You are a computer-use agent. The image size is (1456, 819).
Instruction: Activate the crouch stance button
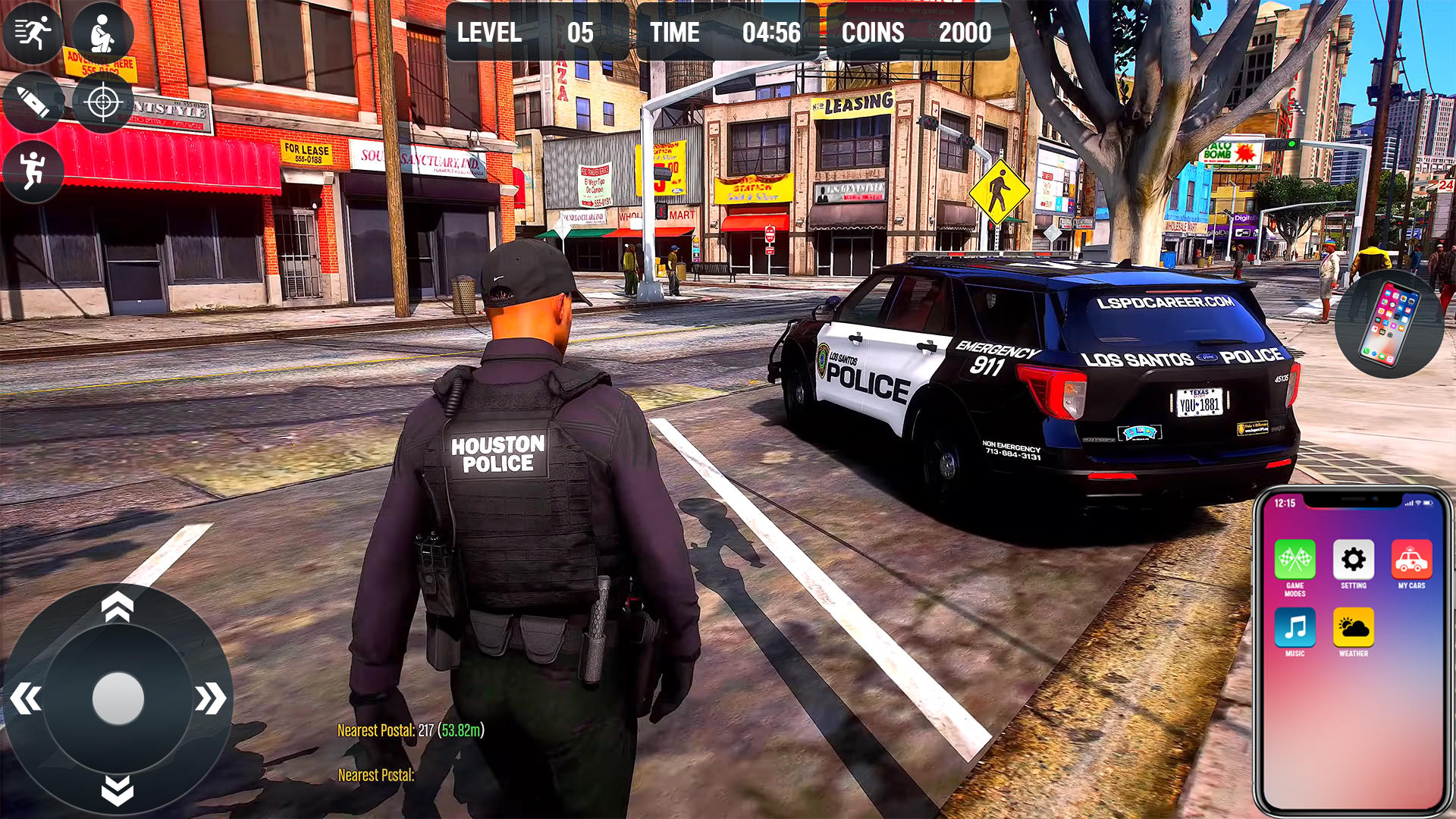point(102,33)
